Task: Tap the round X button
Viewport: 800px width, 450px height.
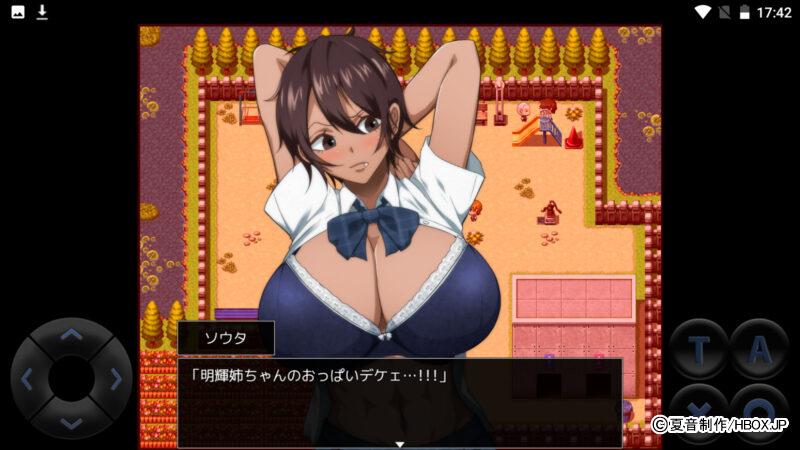Action: pyautogui.click(x=698, y=413)
